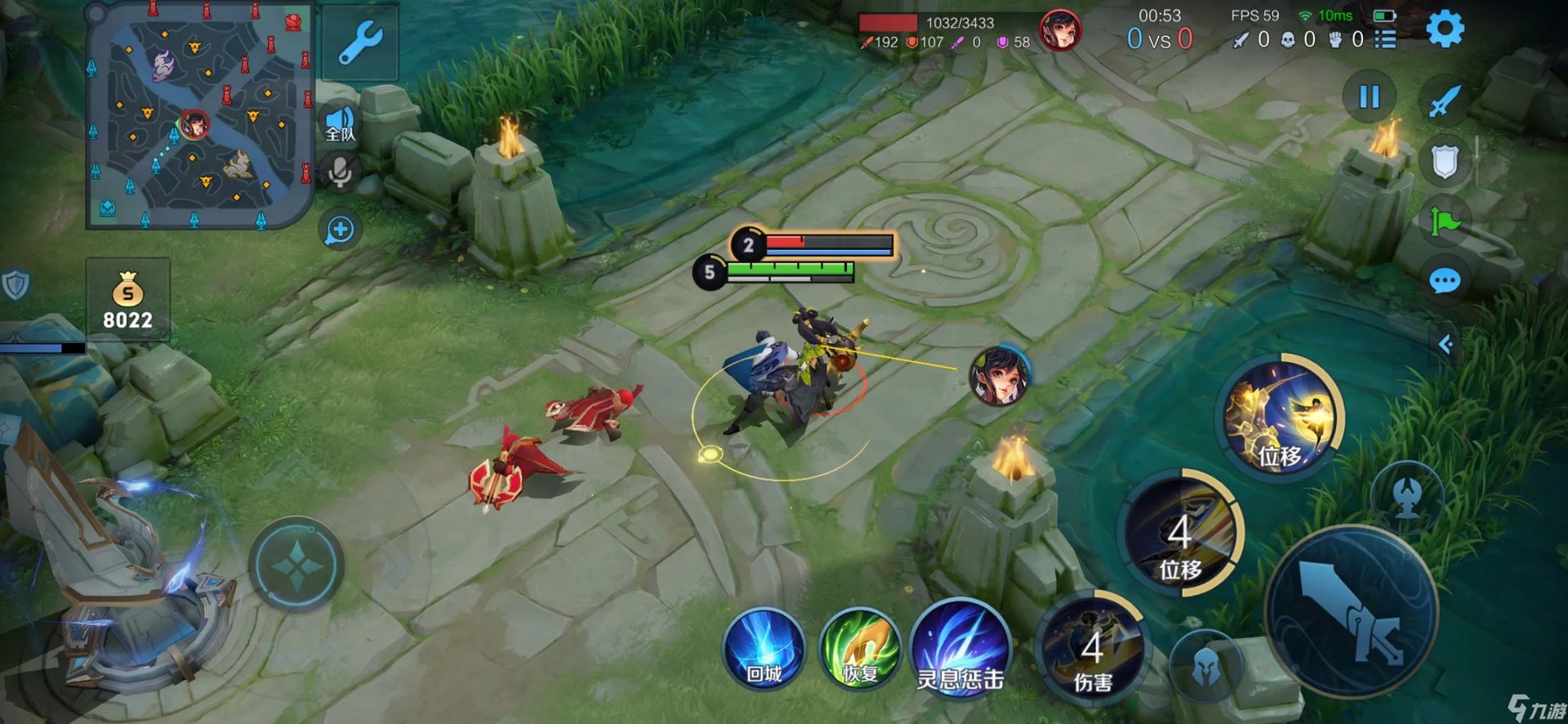This screenshot has width=1568, height=724.
Task: Send the attack sword signal
Action: click(x=1444, y=101)
